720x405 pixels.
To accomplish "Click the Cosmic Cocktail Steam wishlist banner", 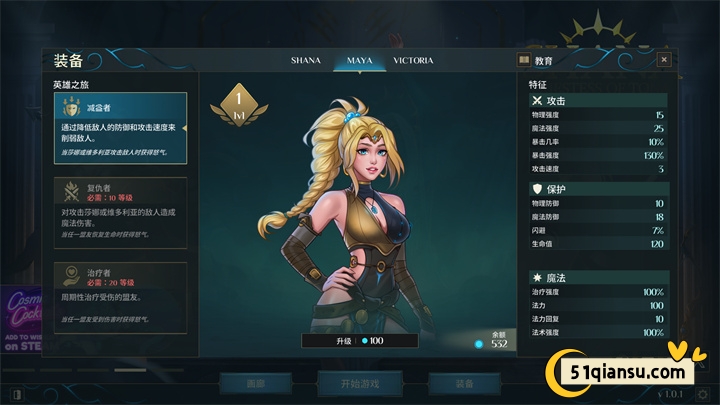I will click(x=20, y=318).
